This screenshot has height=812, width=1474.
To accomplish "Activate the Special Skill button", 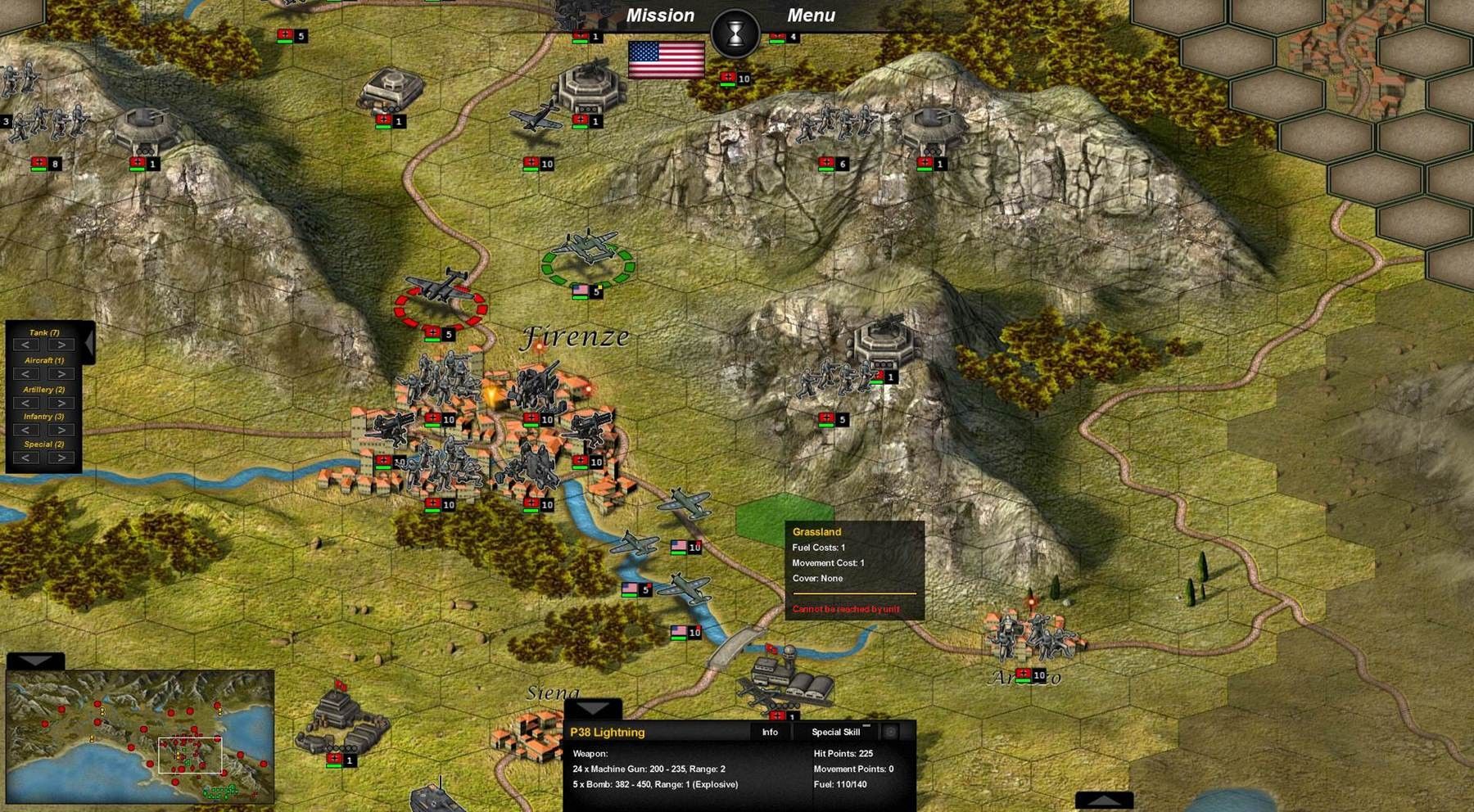I will (835, 732).
